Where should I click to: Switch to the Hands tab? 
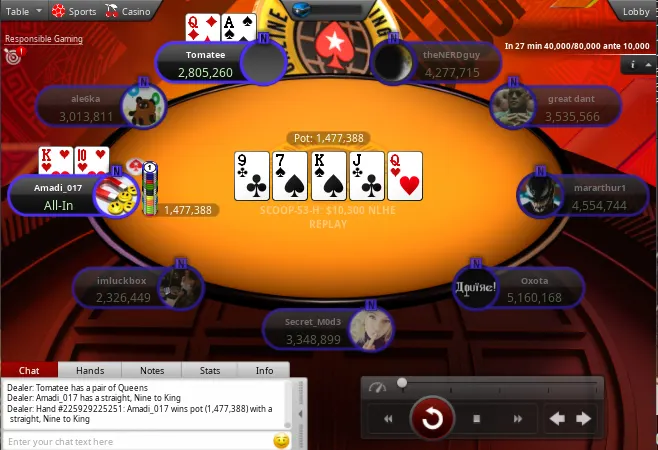click(90, 370)
